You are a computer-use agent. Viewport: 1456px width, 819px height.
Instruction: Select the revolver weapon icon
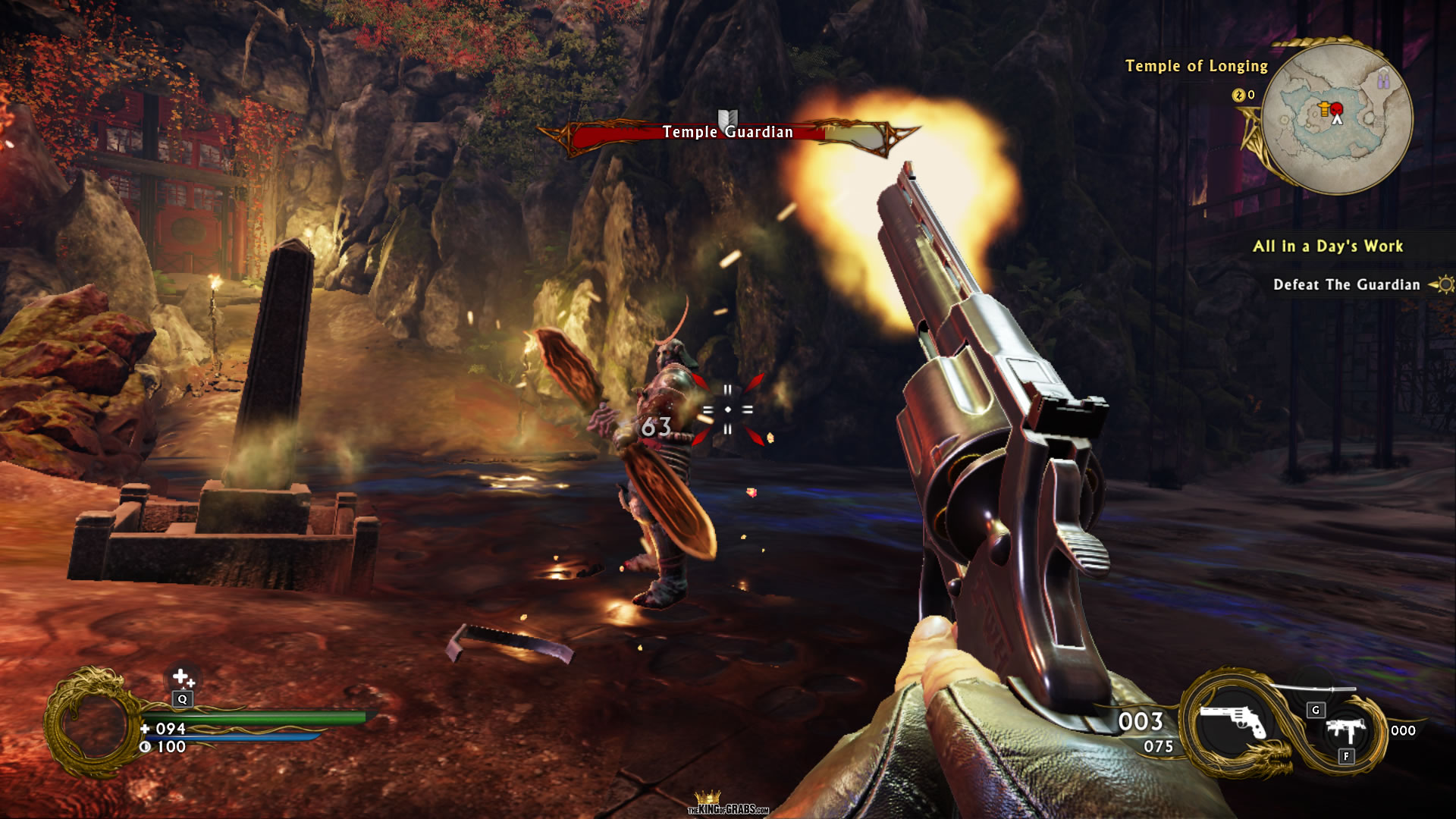[x=1232, y=721]
